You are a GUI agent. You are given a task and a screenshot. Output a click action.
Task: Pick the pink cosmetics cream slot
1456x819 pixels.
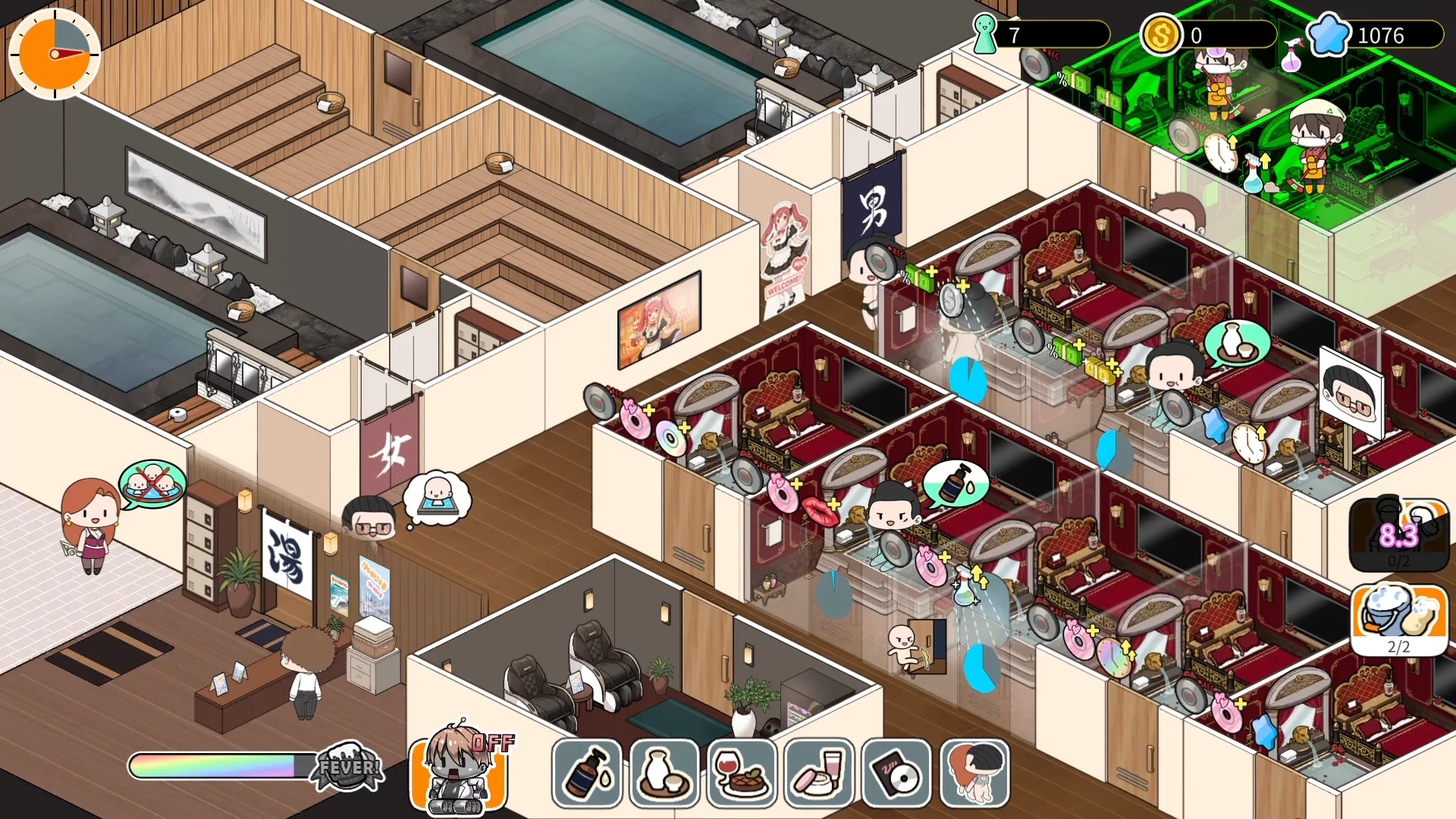pyautogui.click(x=819, y=773)
